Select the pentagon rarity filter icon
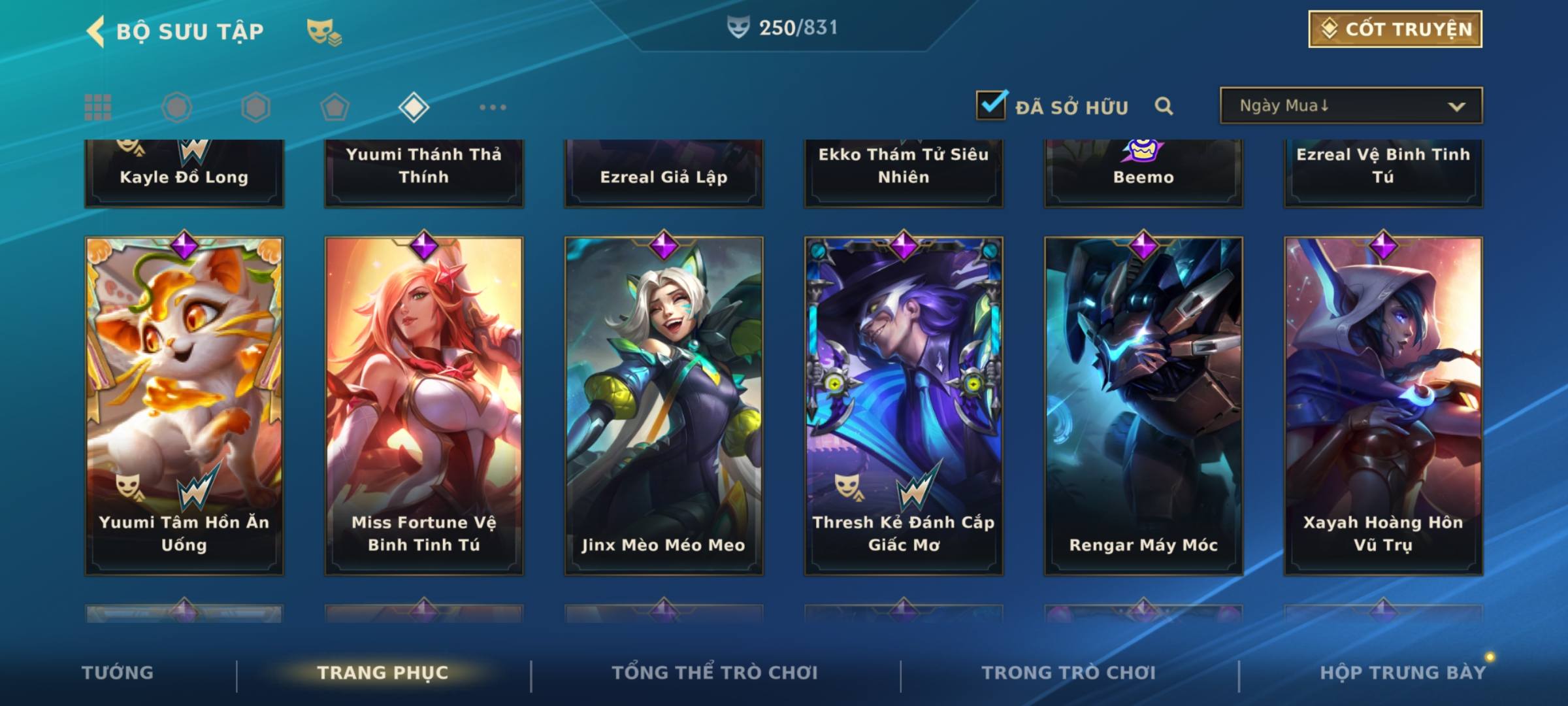 point(335,107)
